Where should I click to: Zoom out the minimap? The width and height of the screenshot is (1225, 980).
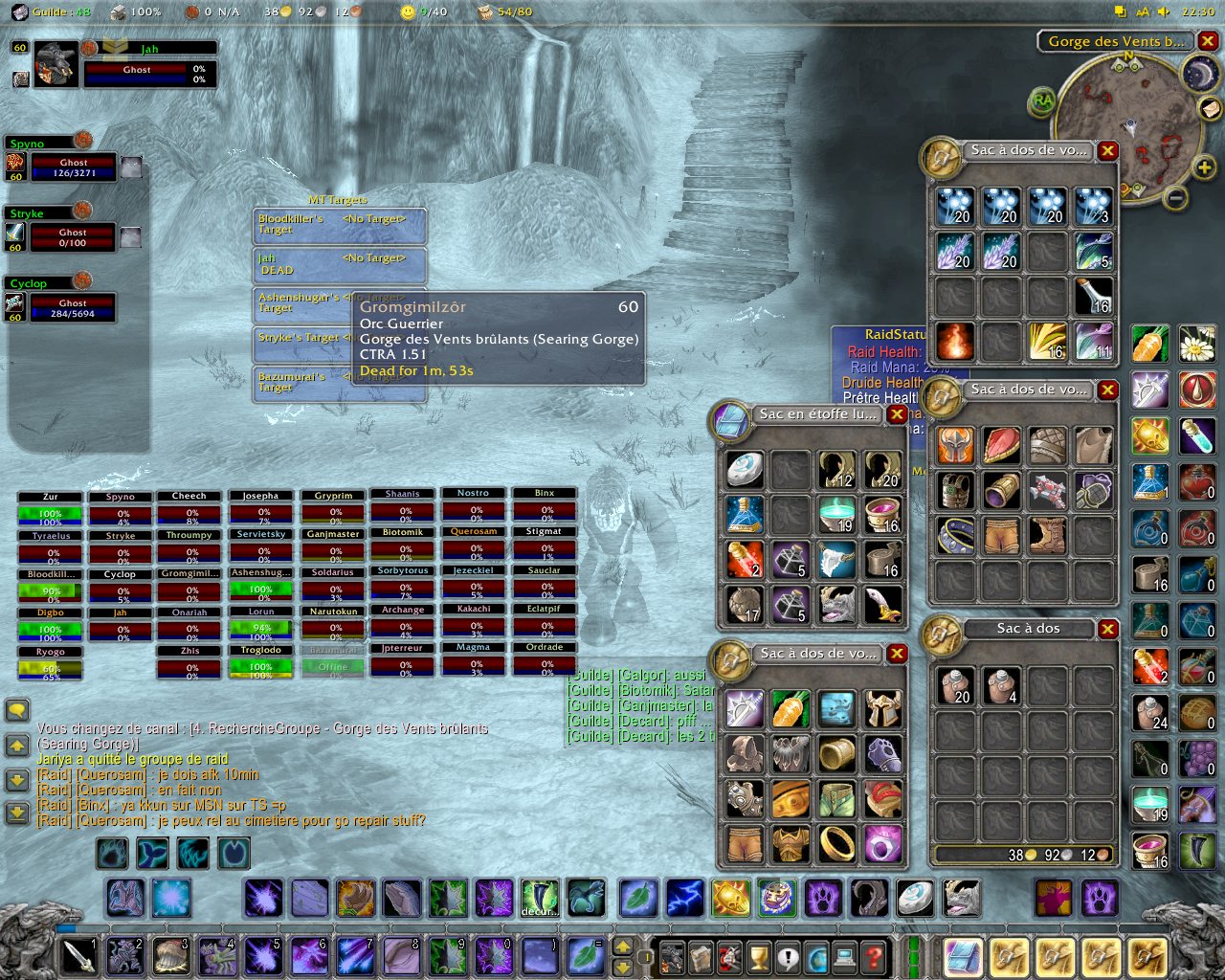(1176, 197)
